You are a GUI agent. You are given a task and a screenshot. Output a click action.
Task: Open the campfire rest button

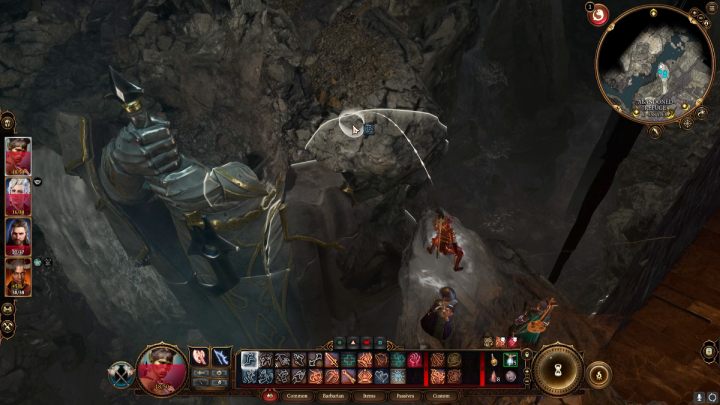pos(600,374)
